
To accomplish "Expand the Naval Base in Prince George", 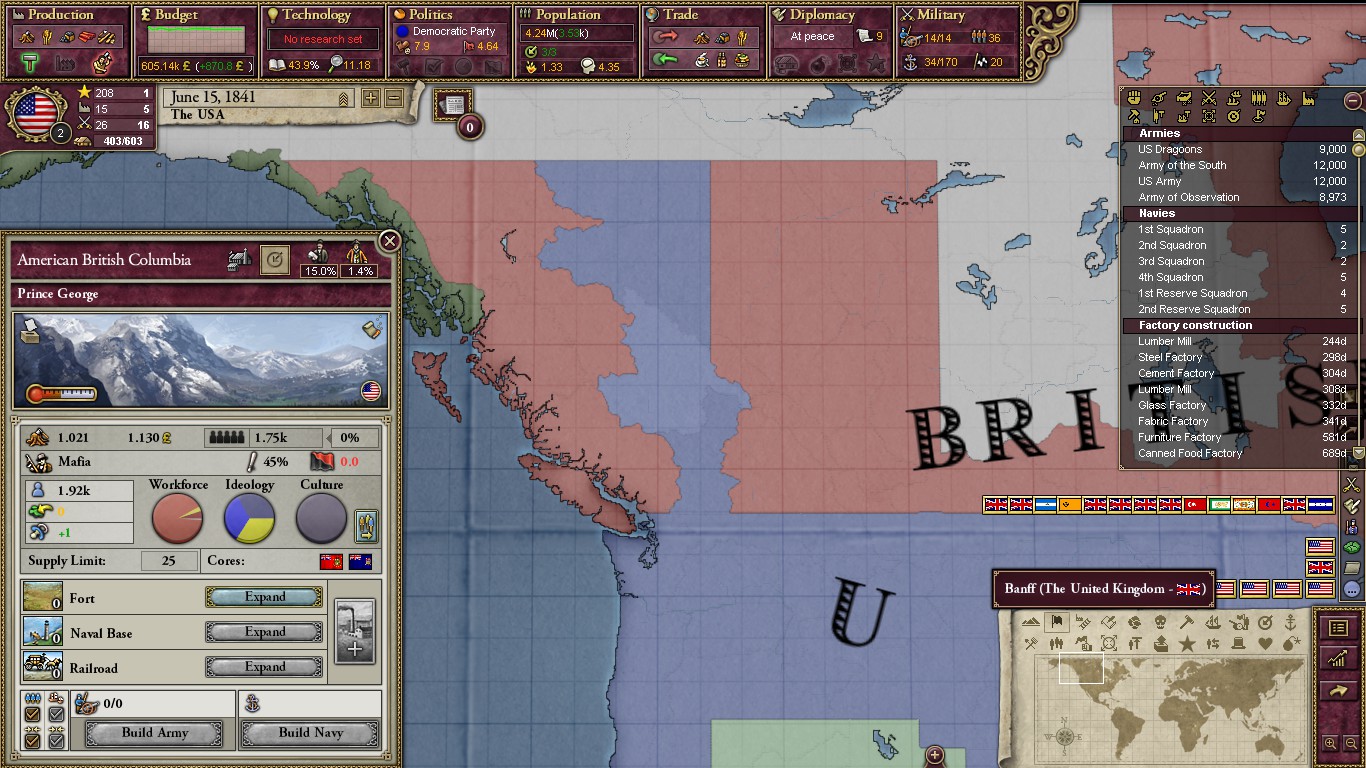I will click(263, 631).
